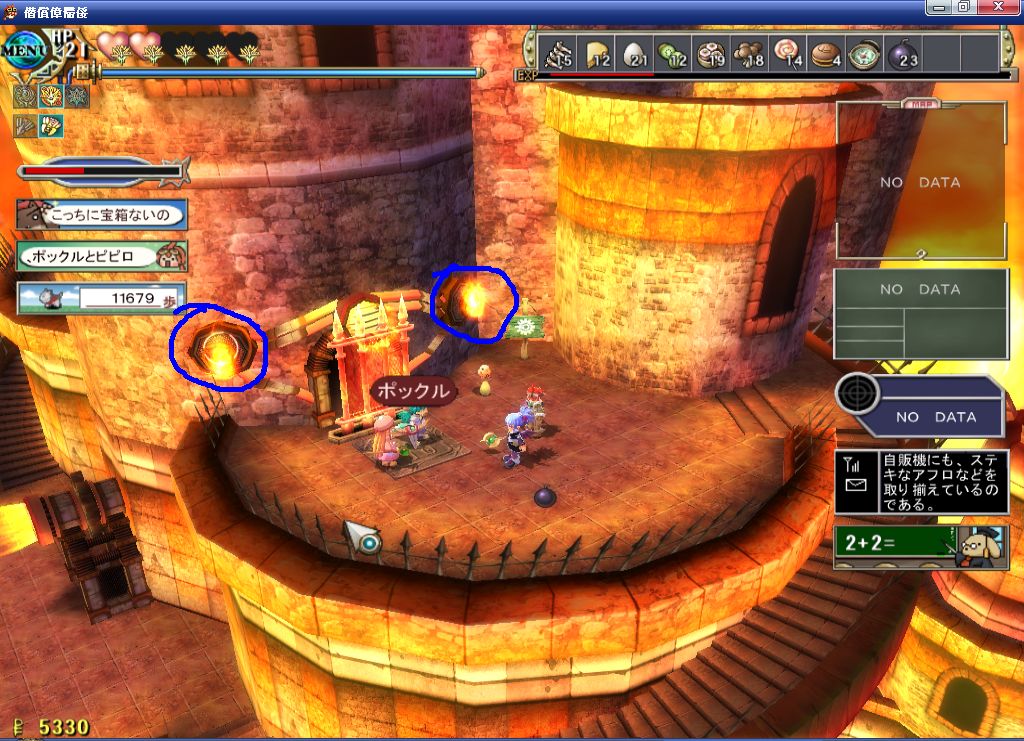Click the treasure chest hint speech bubble

[102, 214]
